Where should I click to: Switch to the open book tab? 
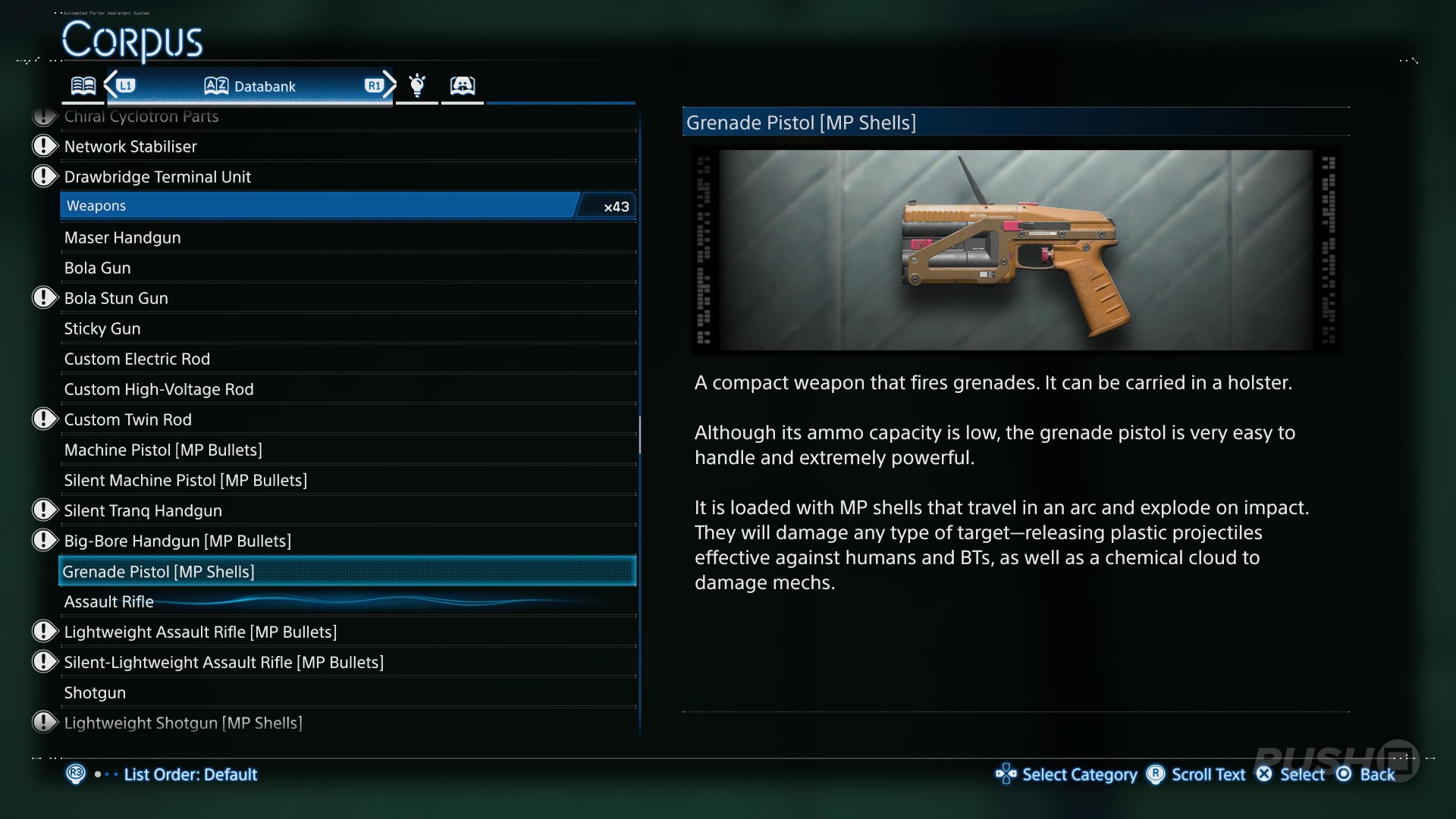pos(83,85)
